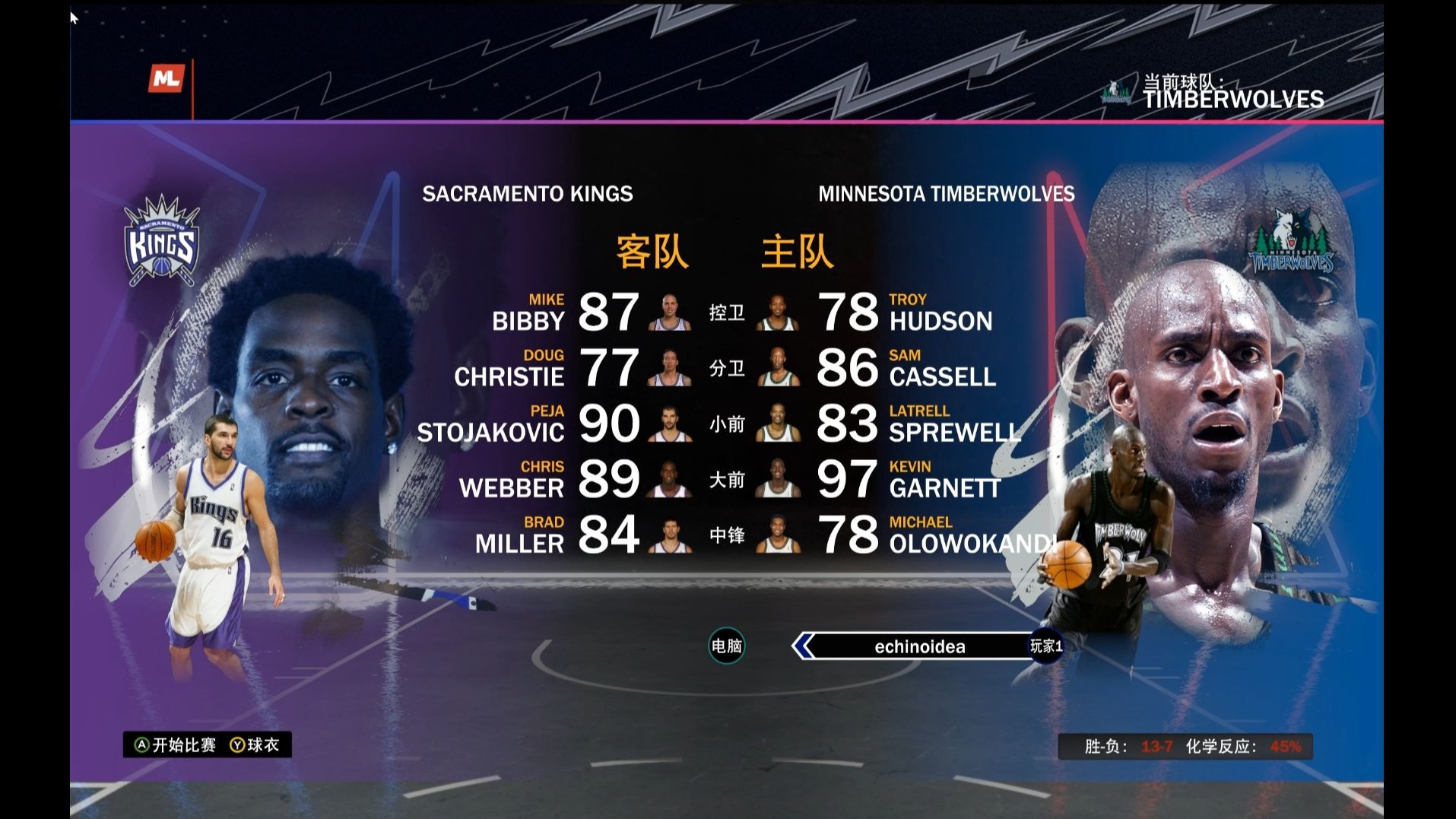Image resolution: width=1456 pixels, height=819 pixels.
Task: Click the left arrow on the echinoidea side selector
Action: click(803, 646)
